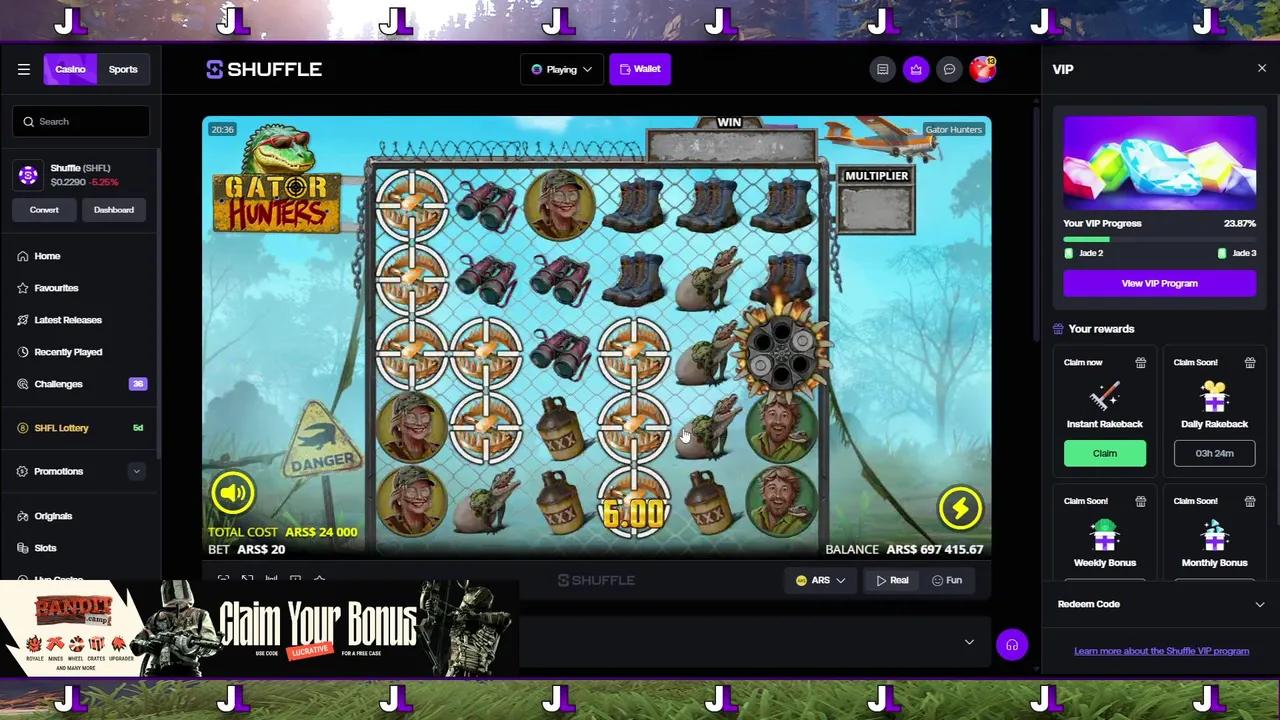Open the chat bubble icon
This screenshot has height=720, width=1280.
click(949, 69)
